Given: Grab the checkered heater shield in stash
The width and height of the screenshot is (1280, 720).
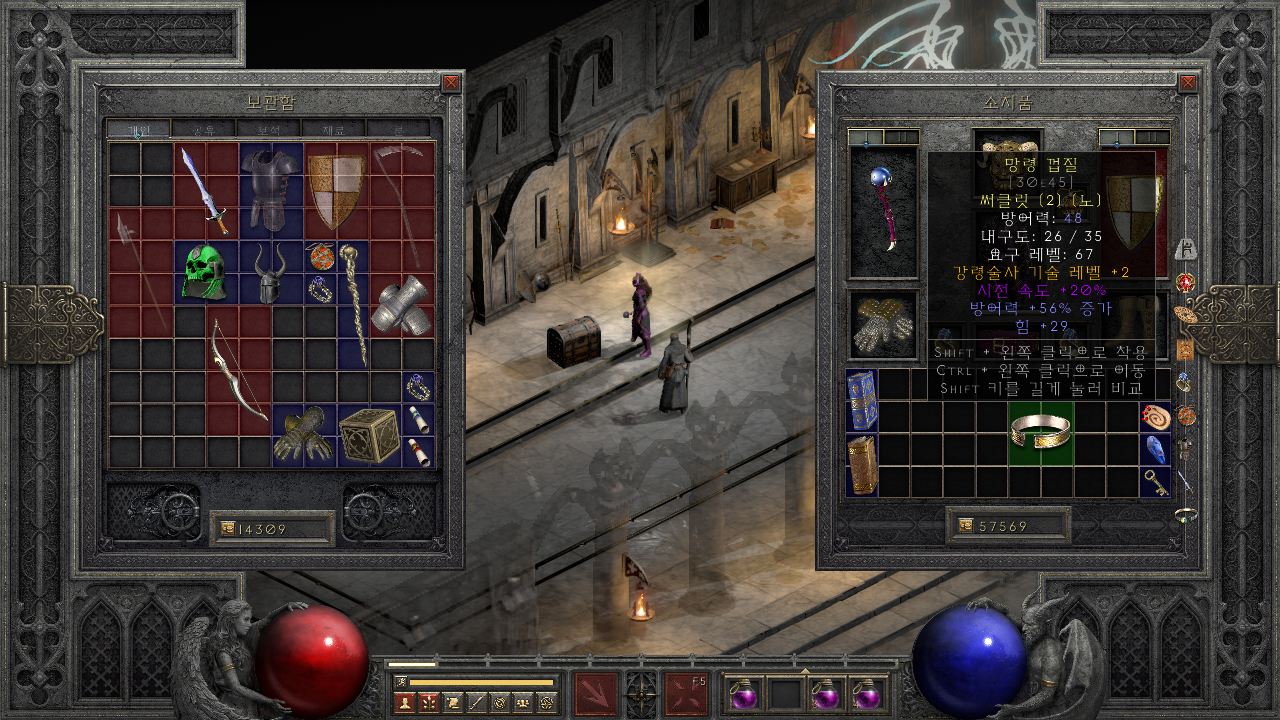Looking at the screenshot, I should tap(336, 190).
